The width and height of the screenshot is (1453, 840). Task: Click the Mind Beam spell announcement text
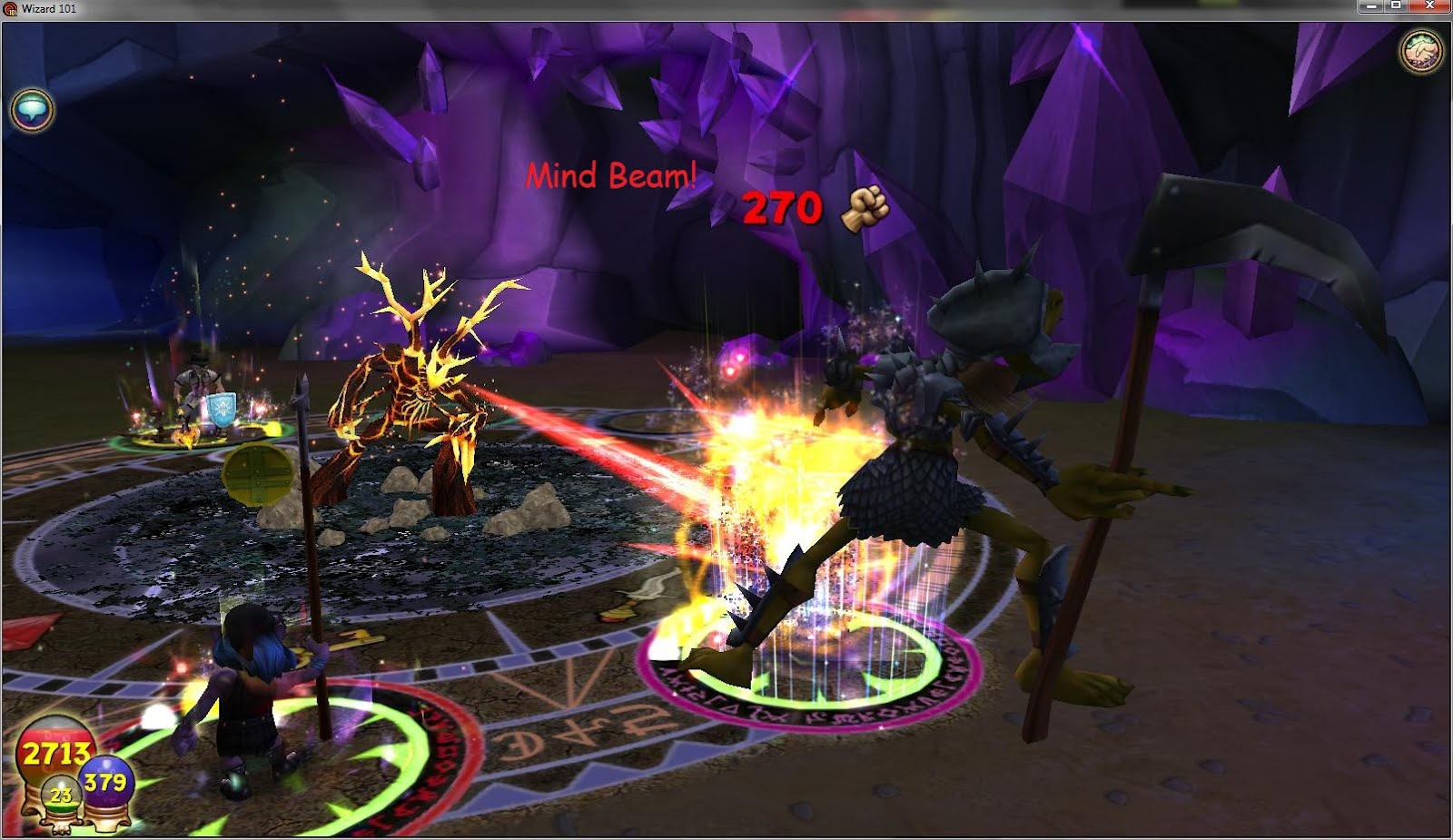(x=612, y=174)
